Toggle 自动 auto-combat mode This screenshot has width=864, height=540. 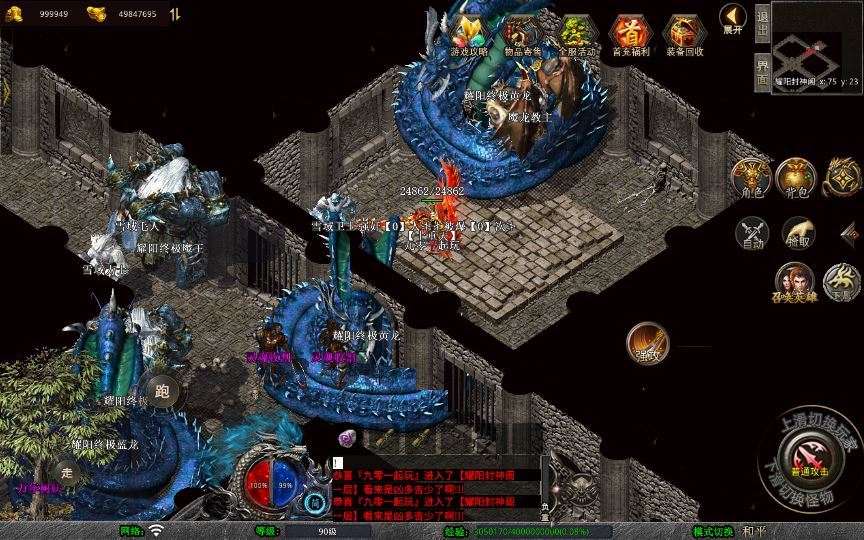(x=751, y=235)
